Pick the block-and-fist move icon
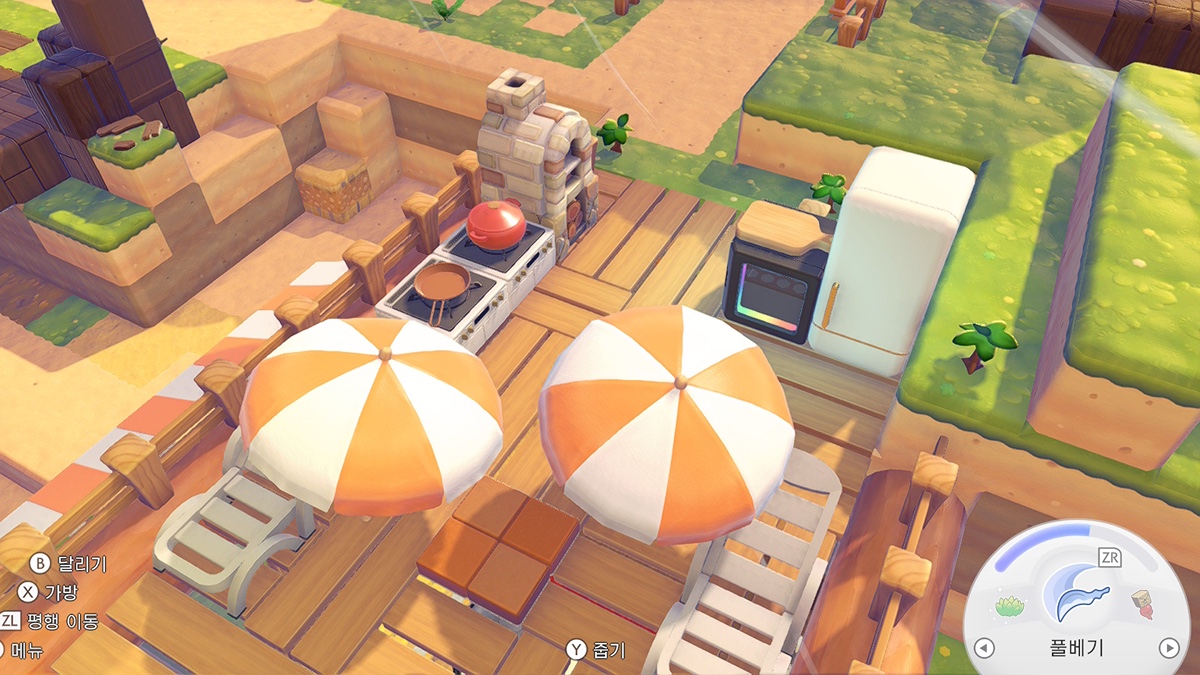 (1142, 604)
